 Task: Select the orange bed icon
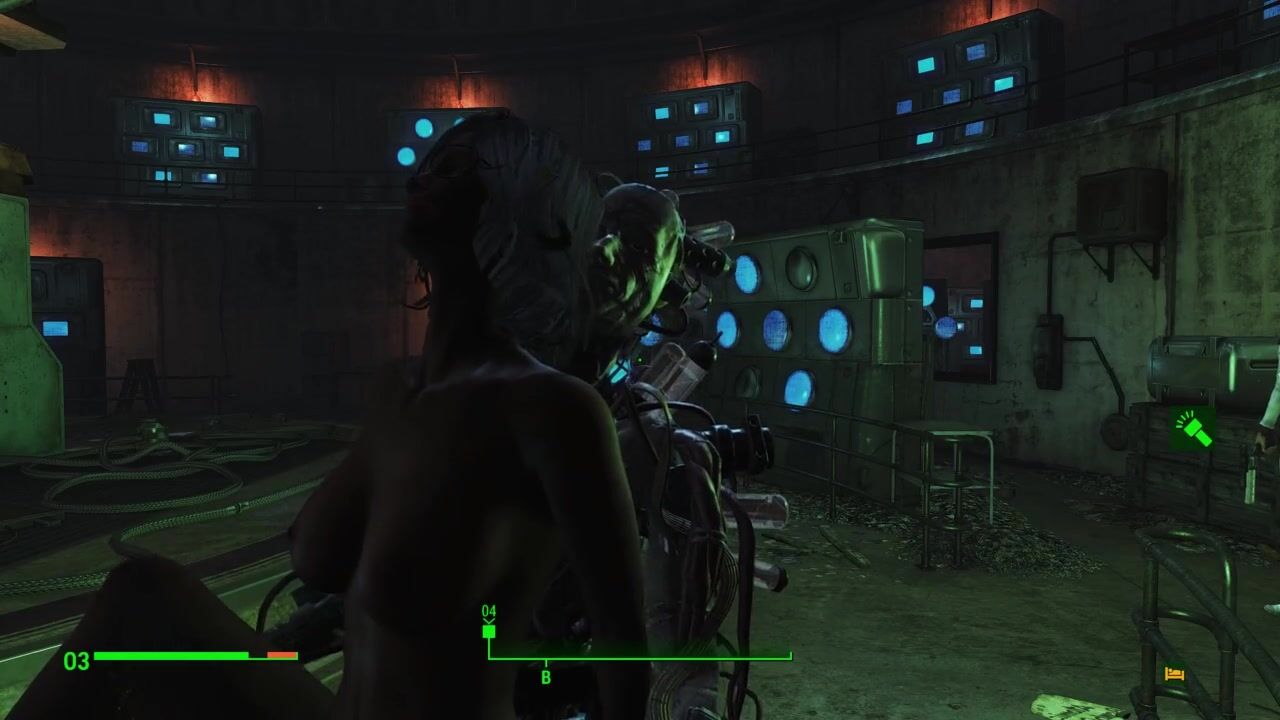pos(1174,675)
